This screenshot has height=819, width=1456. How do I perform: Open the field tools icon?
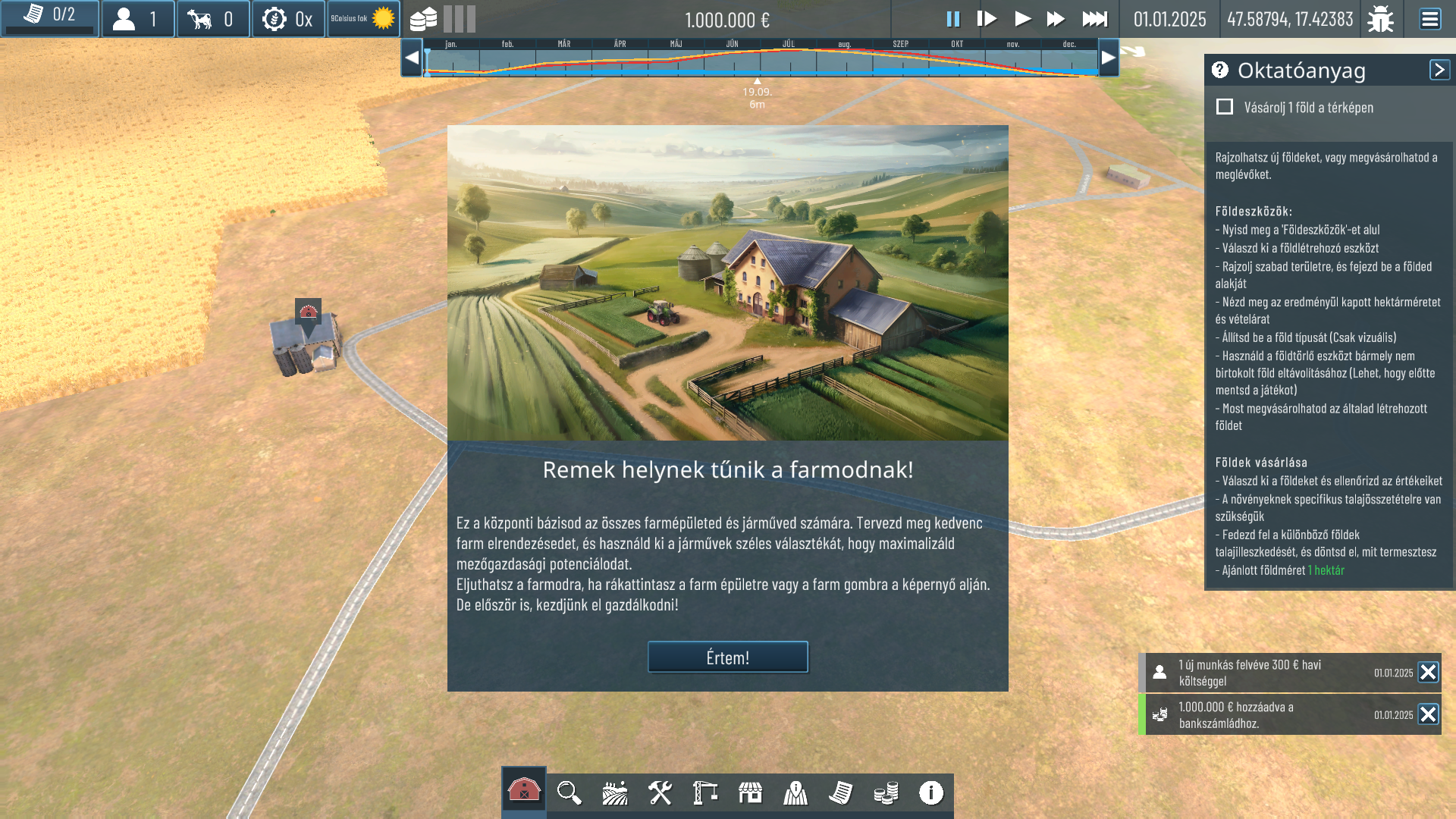614,793
